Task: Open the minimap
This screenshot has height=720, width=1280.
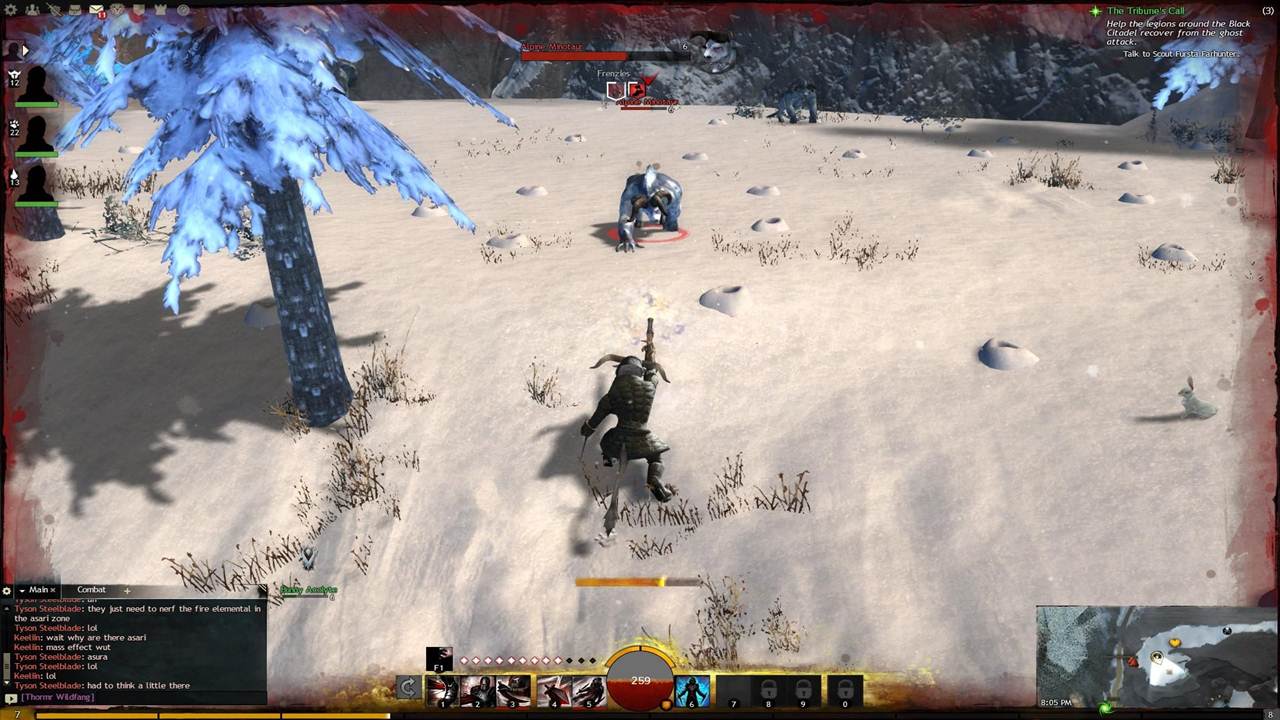Action: click(x=1157, y=657)
